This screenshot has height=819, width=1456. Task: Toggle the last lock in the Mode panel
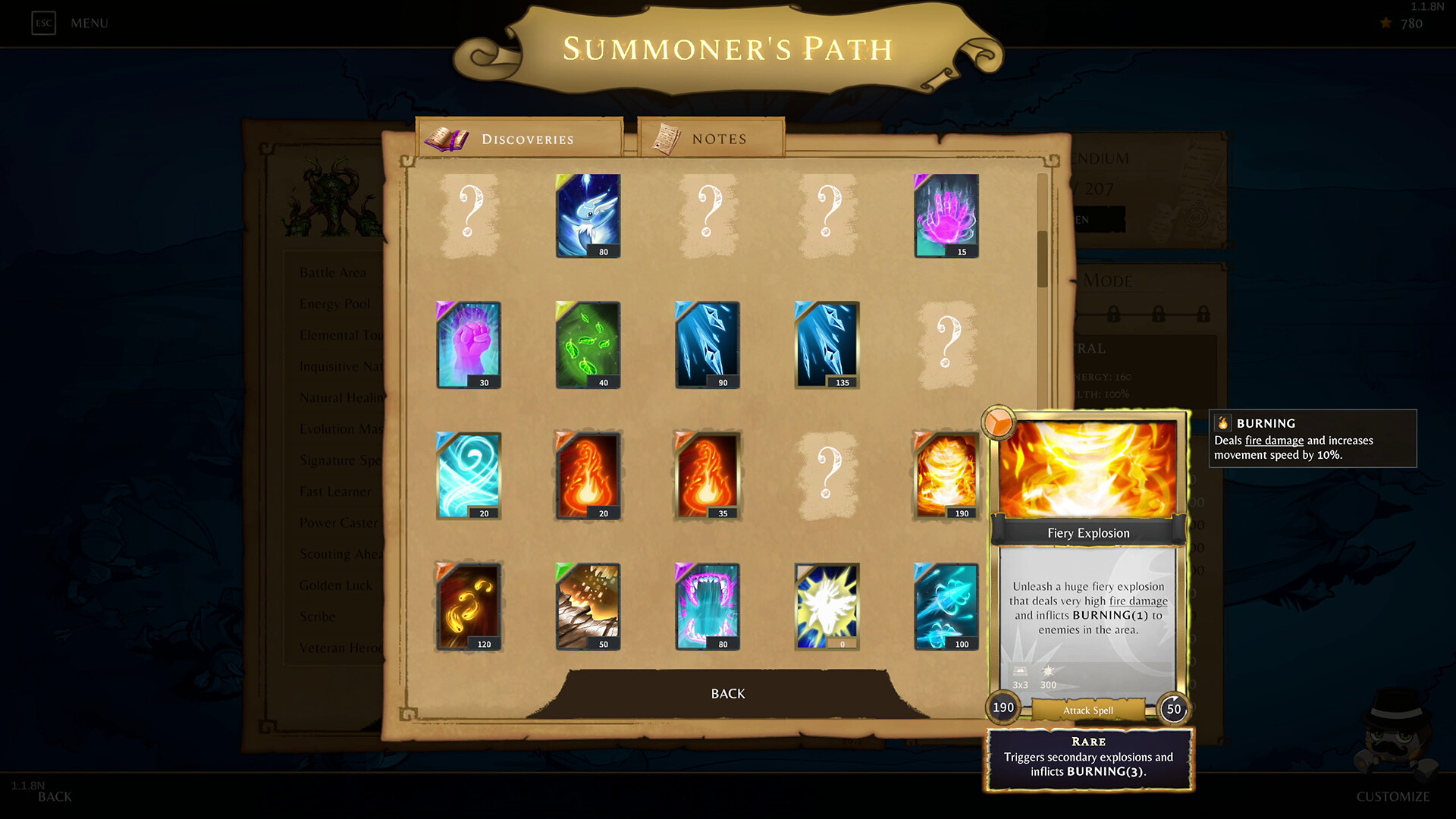[1204, 313]
